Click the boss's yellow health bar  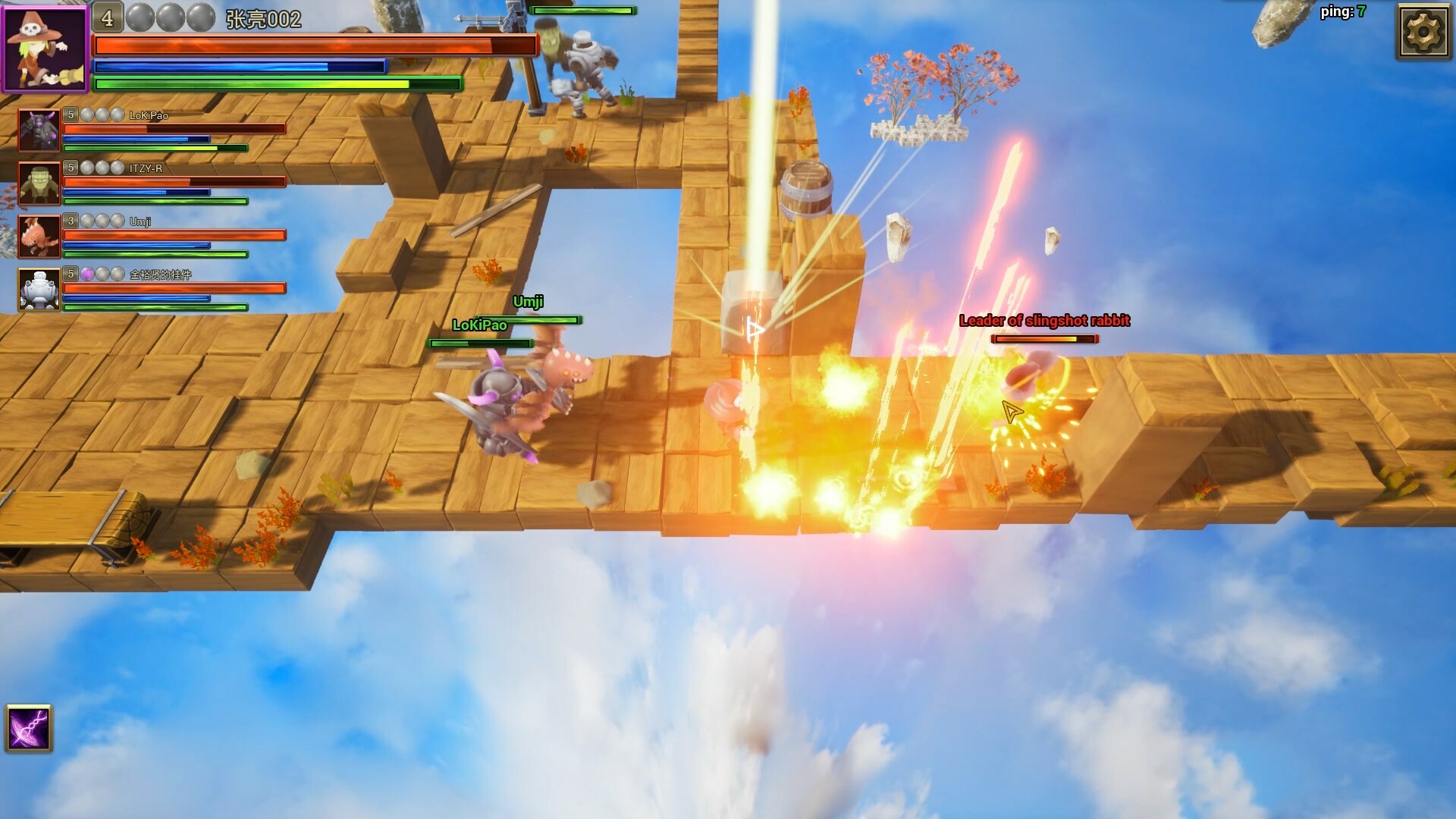pos(1045,339)
